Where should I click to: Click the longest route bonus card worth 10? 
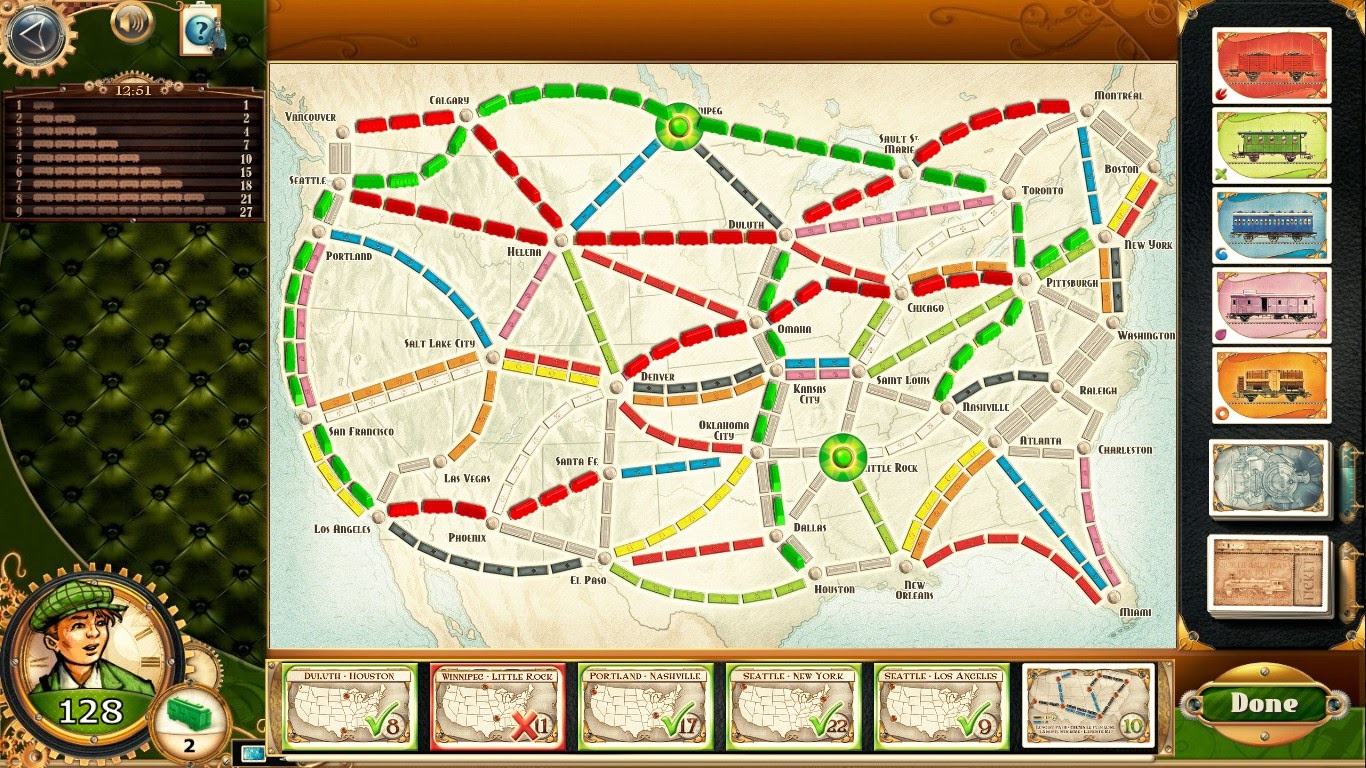[1090, 704]
